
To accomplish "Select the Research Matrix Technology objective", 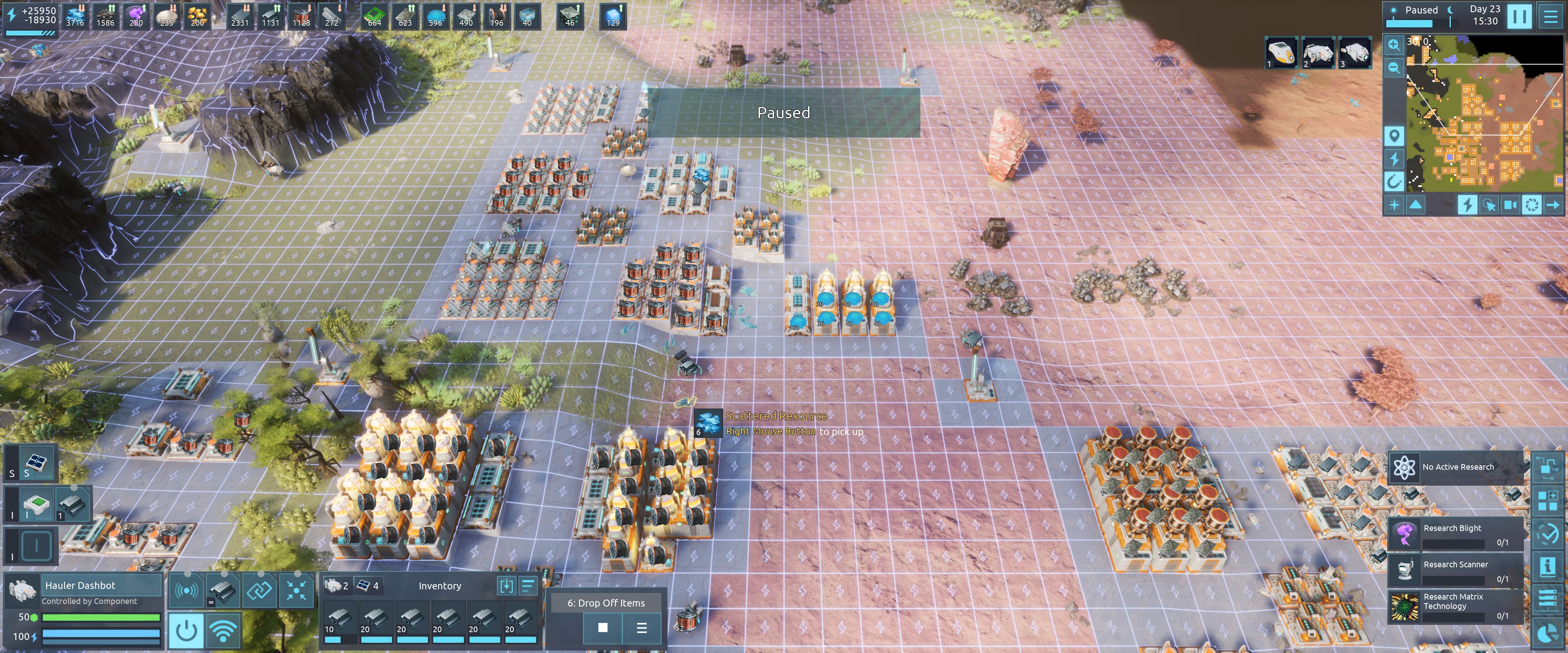I will [1455, 606].
